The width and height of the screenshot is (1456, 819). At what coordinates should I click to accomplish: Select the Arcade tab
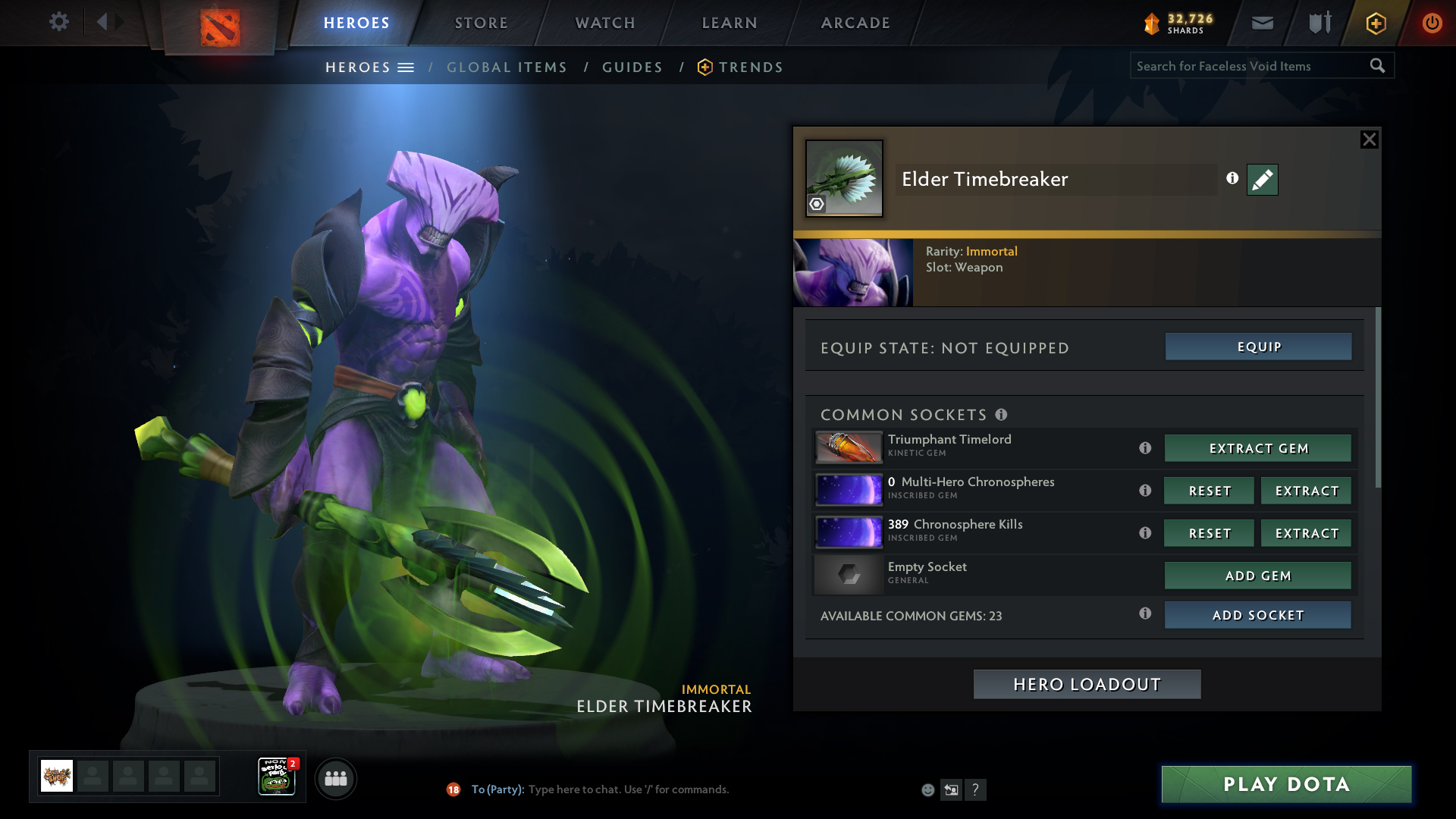[x=855, y=23]
